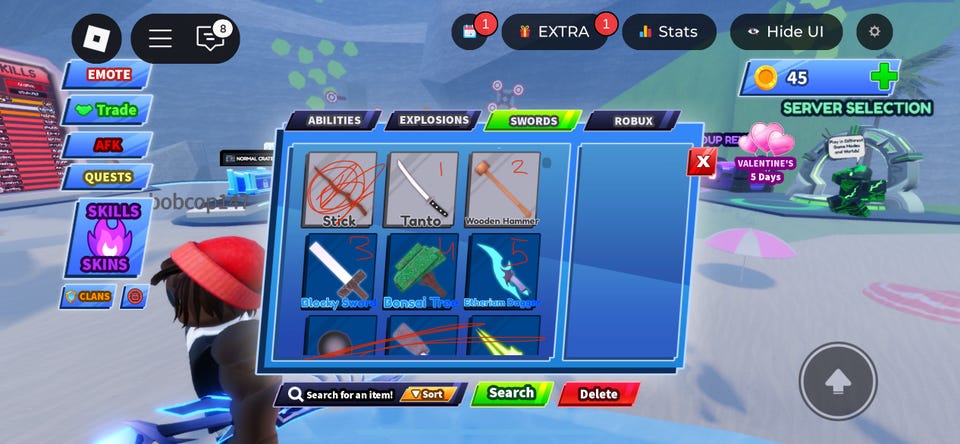Switch to the Robux tab

tap(633, 121)
